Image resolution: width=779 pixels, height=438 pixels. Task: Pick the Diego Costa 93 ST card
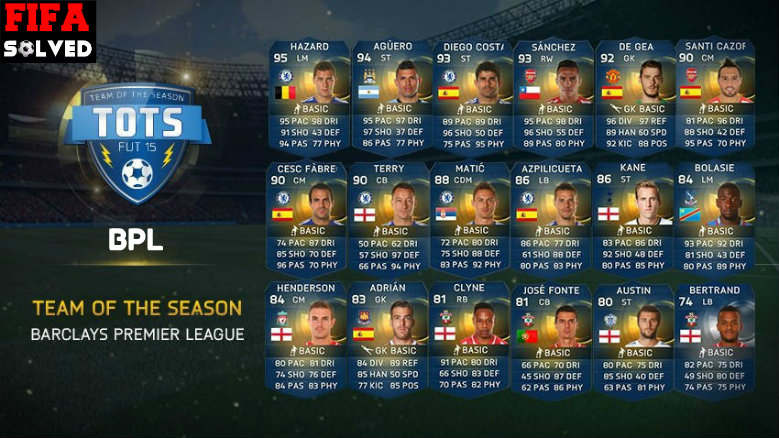(x=471, y=95)
